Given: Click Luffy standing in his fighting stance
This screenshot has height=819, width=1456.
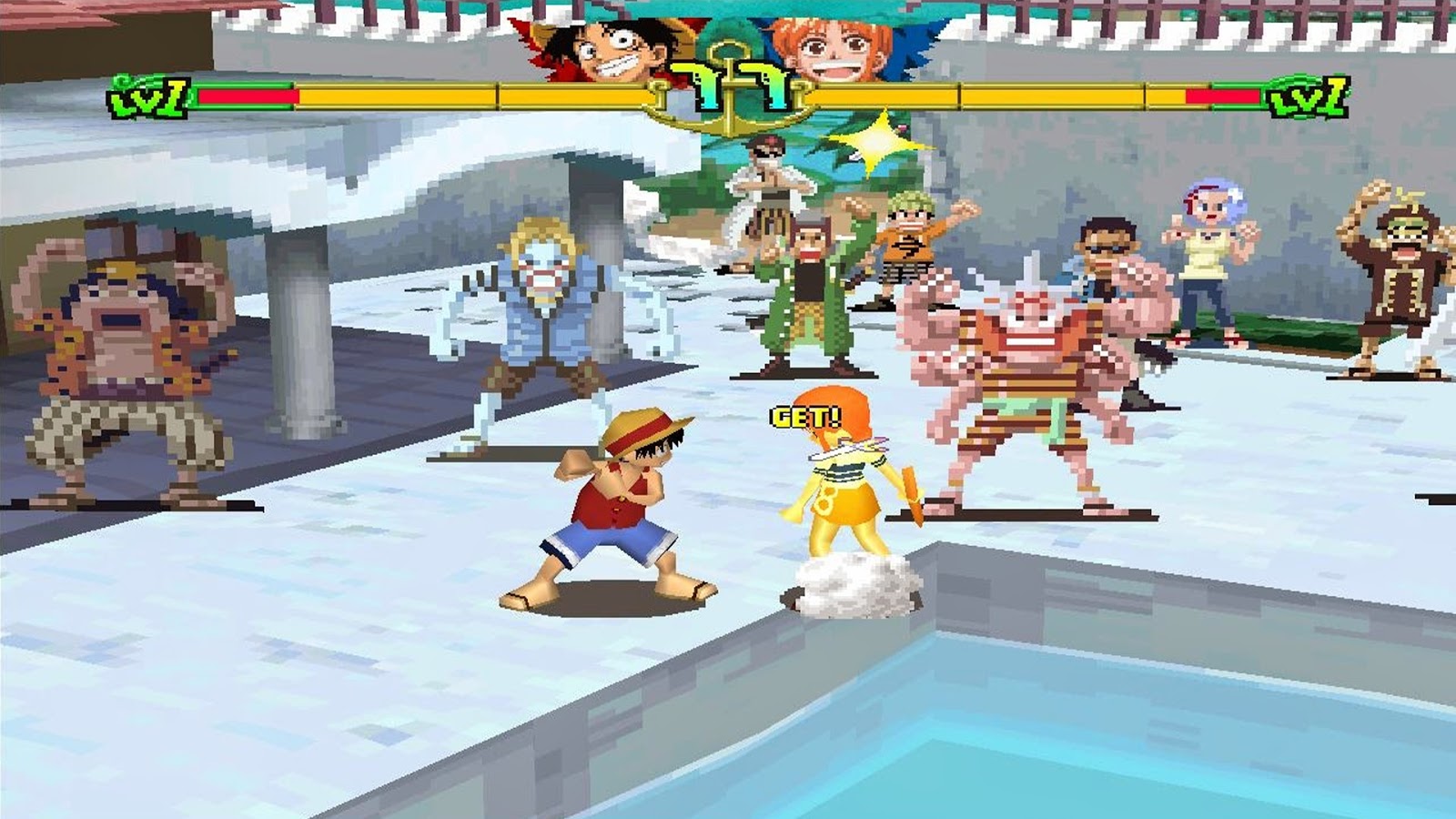Looking at the screenshot, I should click(x=610, y=510).
